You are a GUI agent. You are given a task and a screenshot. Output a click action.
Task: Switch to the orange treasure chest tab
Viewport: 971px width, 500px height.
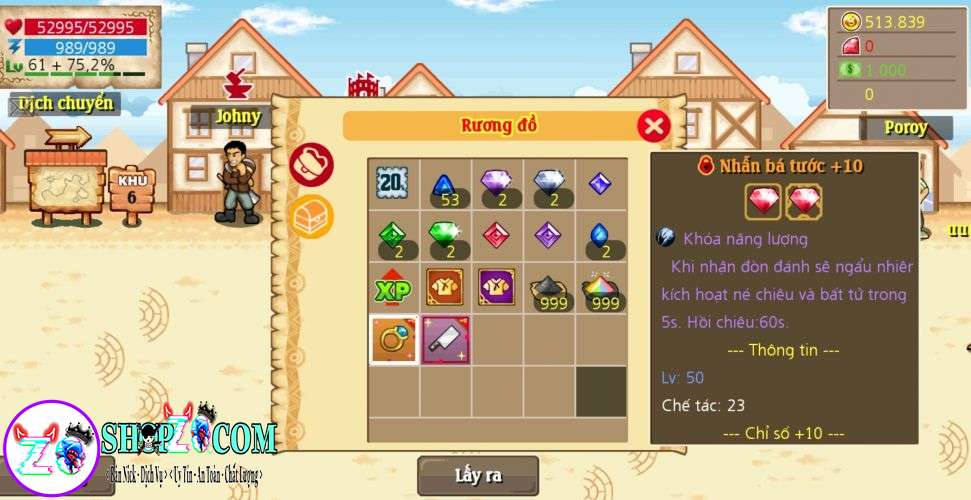click(311, 216)
